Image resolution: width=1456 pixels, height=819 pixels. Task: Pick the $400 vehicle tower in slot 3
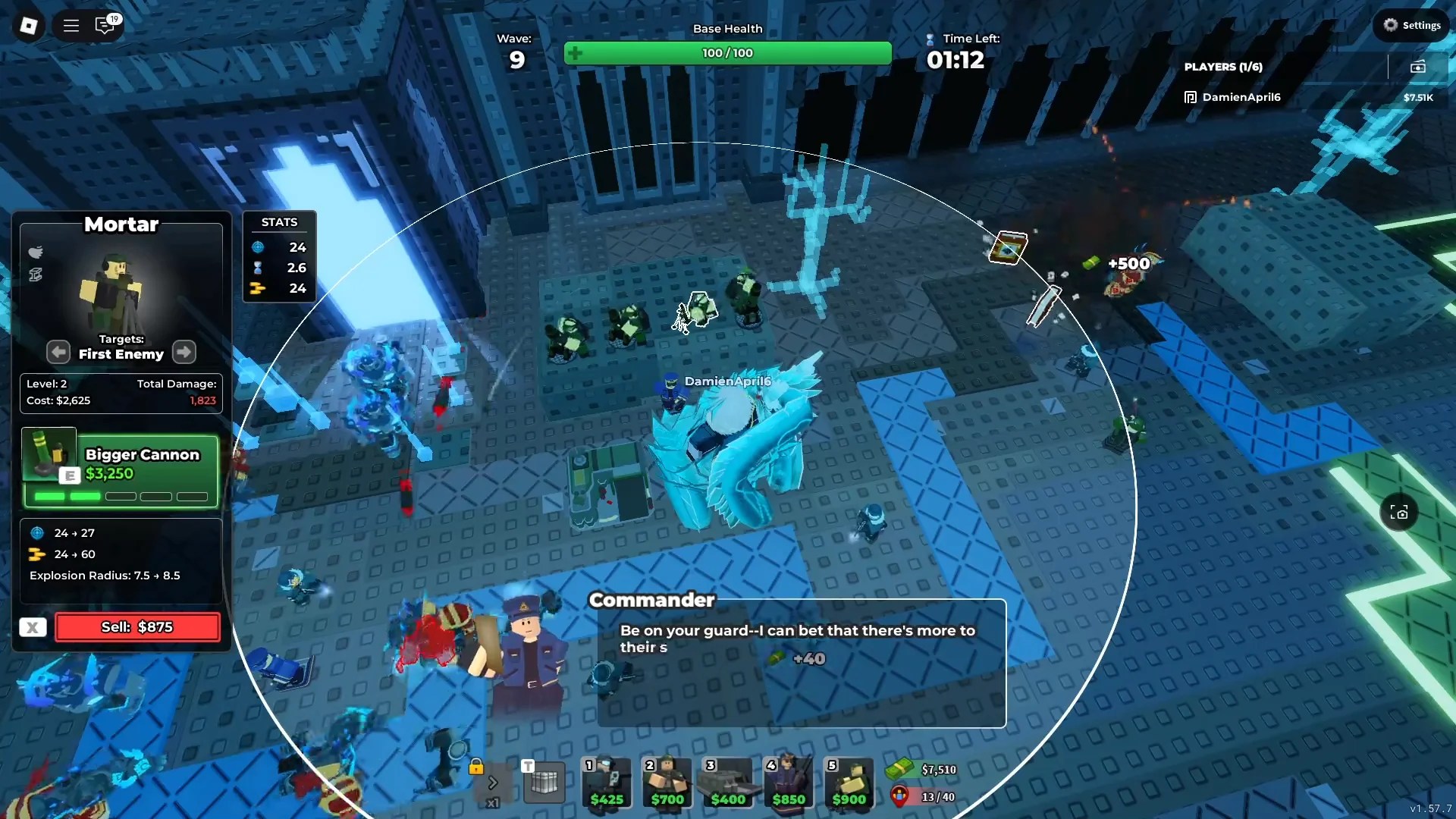[727, 783]
